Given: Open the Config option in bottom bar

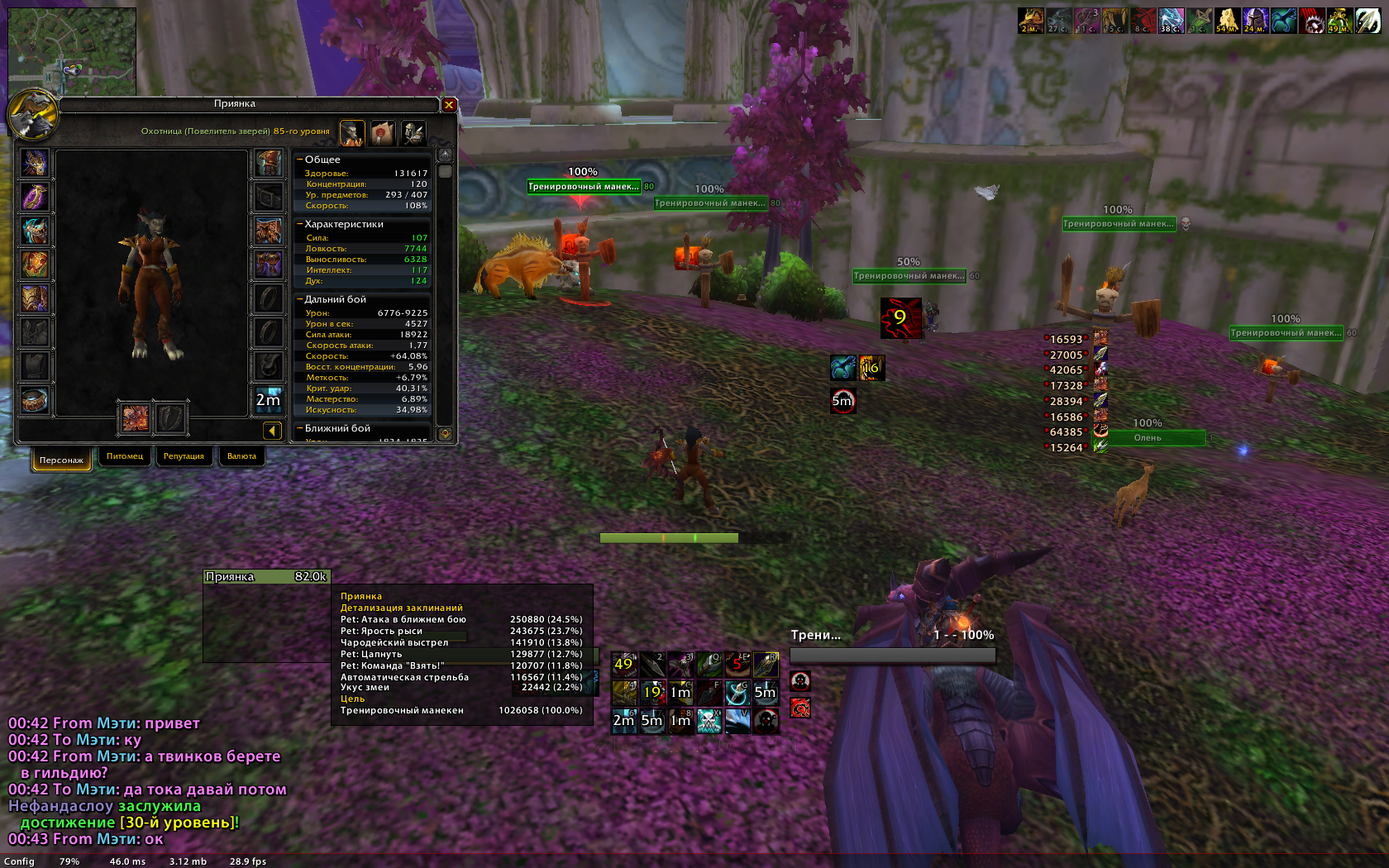Looking at the screenshot, I should [x=19, y=861].
